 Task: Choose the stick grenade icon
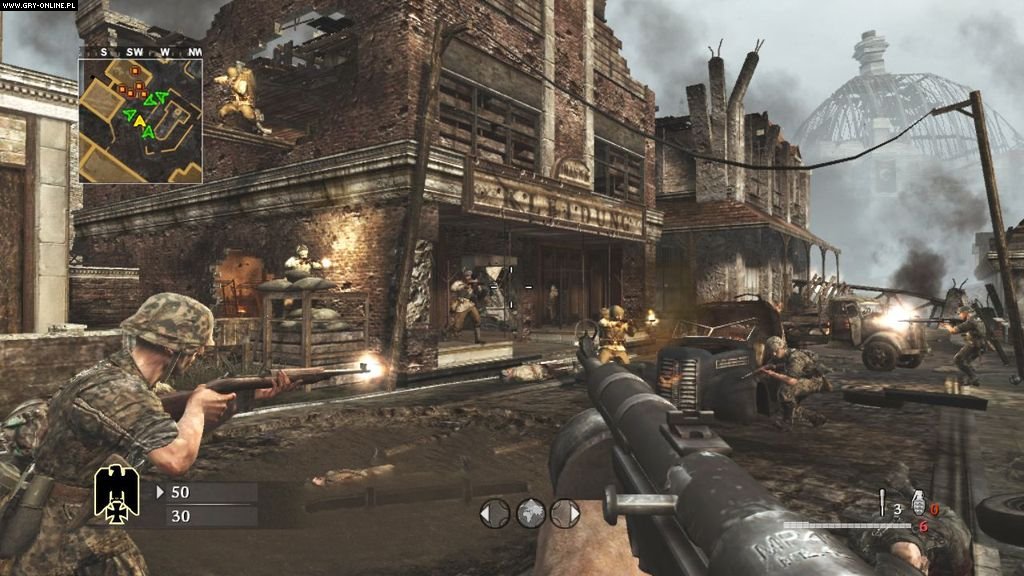point(882,504)
